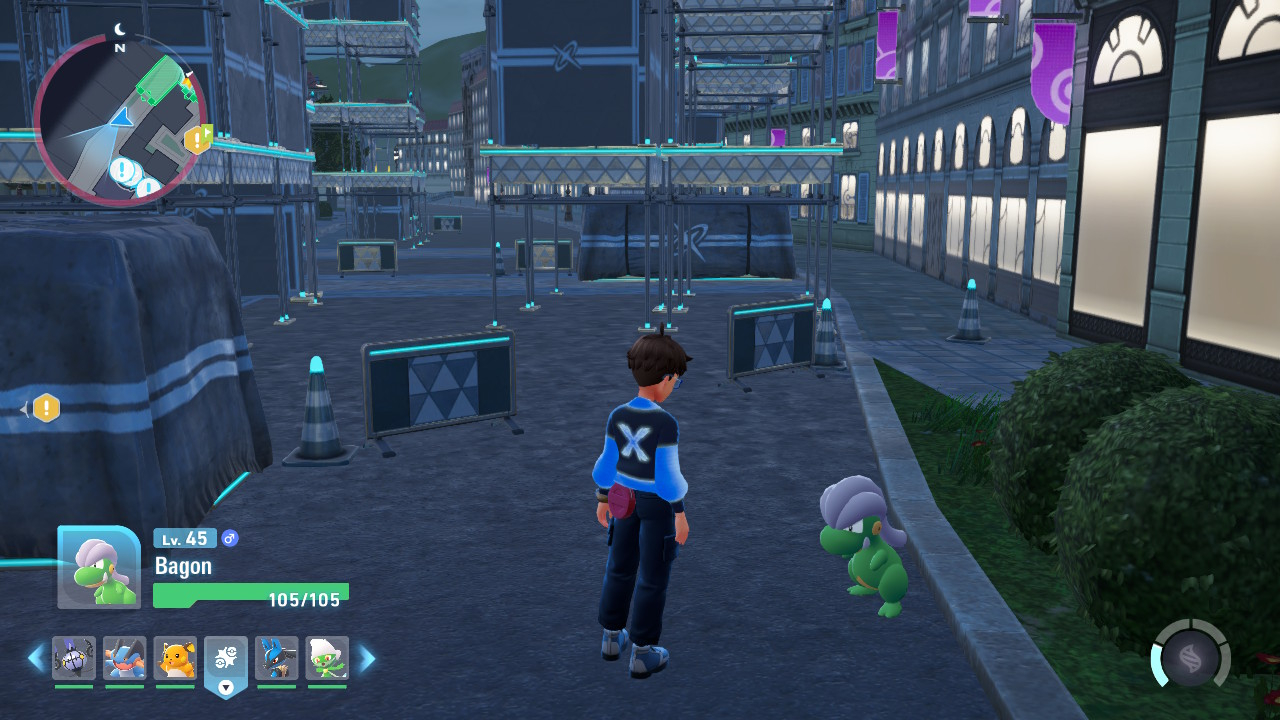Open the circular minimap
The image size is (1280, 720).
point(120,120)
